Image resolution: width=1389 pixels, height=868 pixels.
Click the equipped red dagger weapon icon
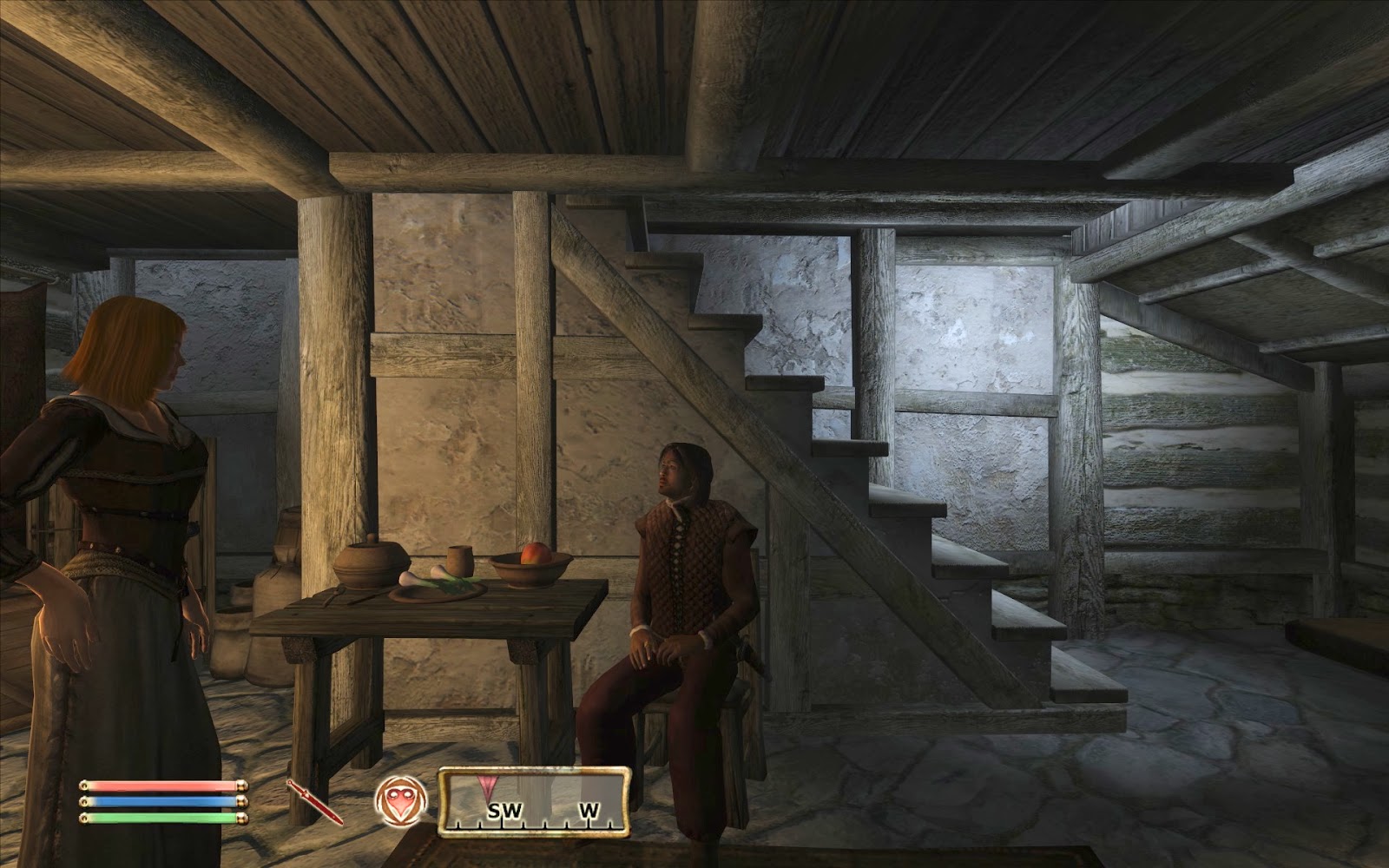(315, 802)
